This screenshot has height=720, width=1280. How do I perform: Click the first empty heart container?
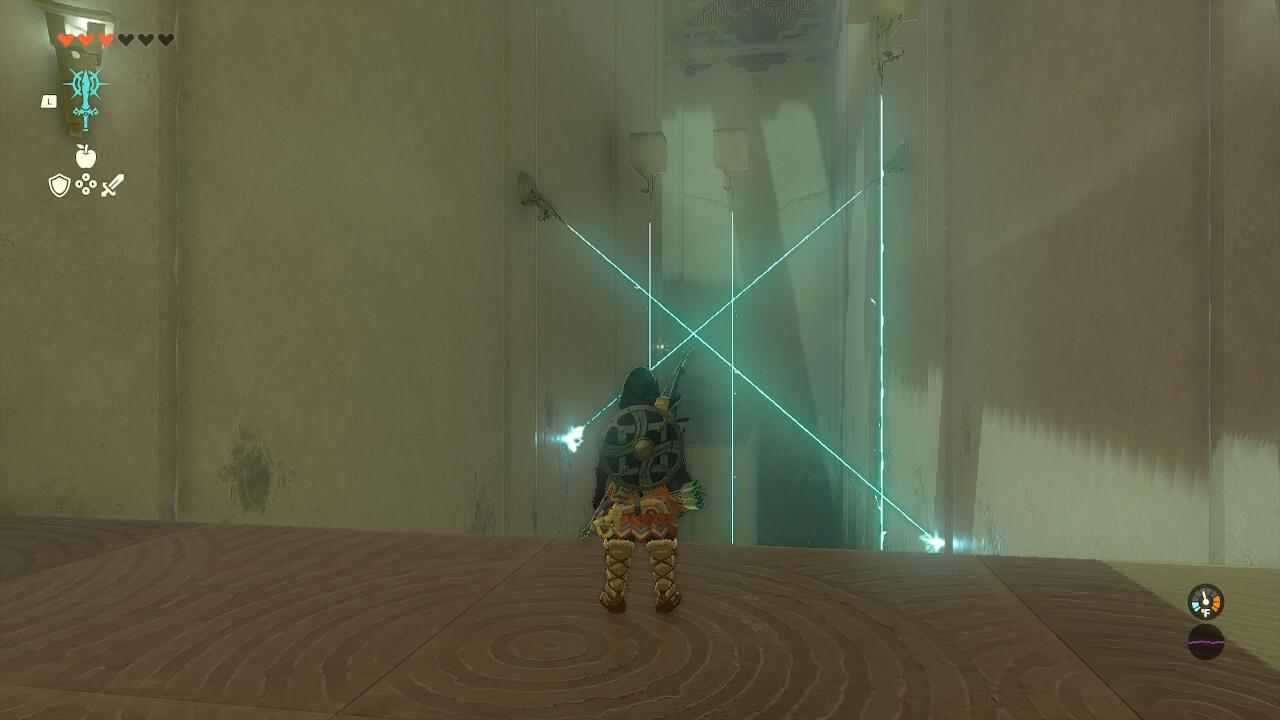(x=126, y=38)
